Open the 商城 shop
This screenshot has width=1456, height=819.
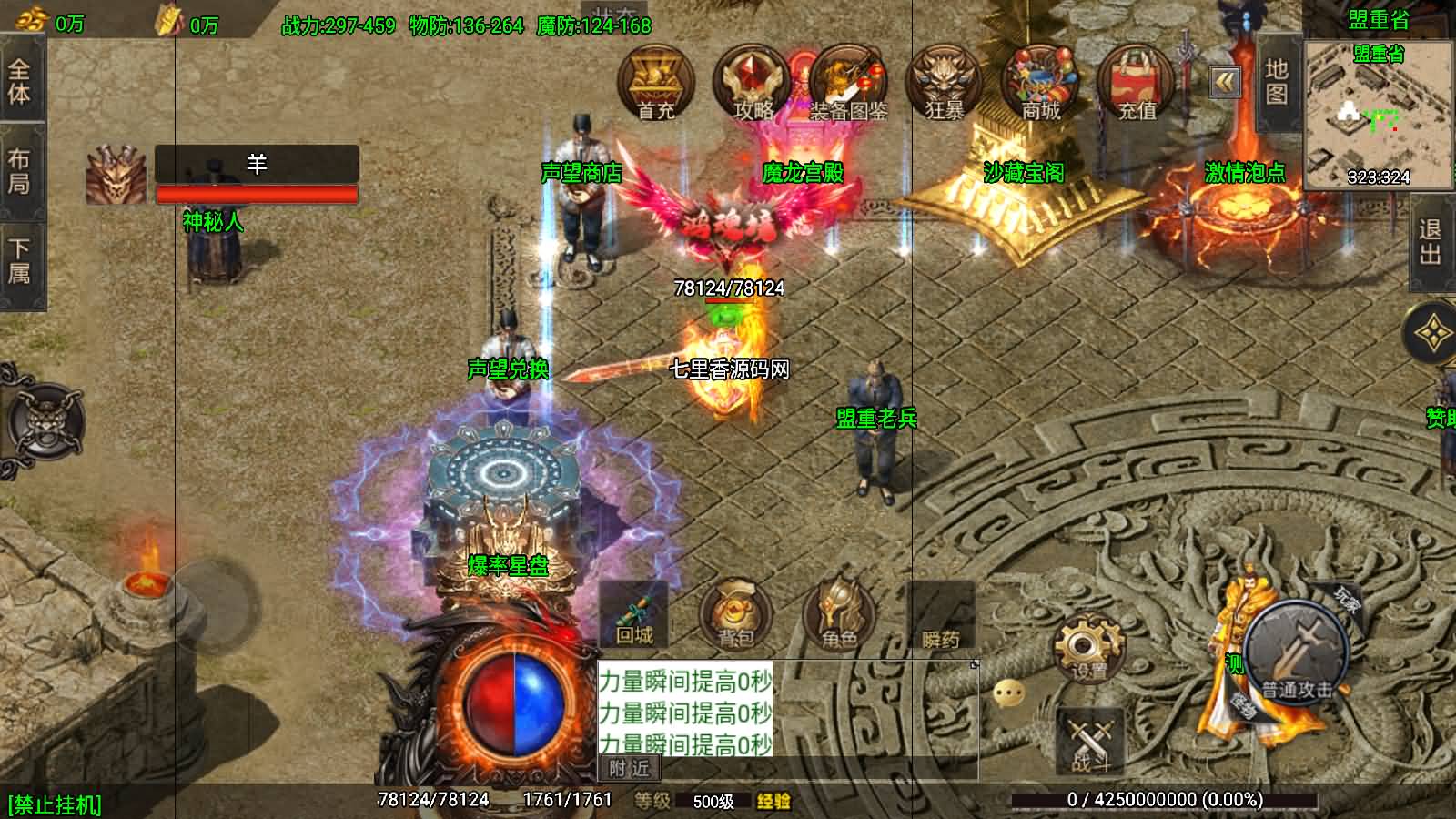(x=1040, y=84)
